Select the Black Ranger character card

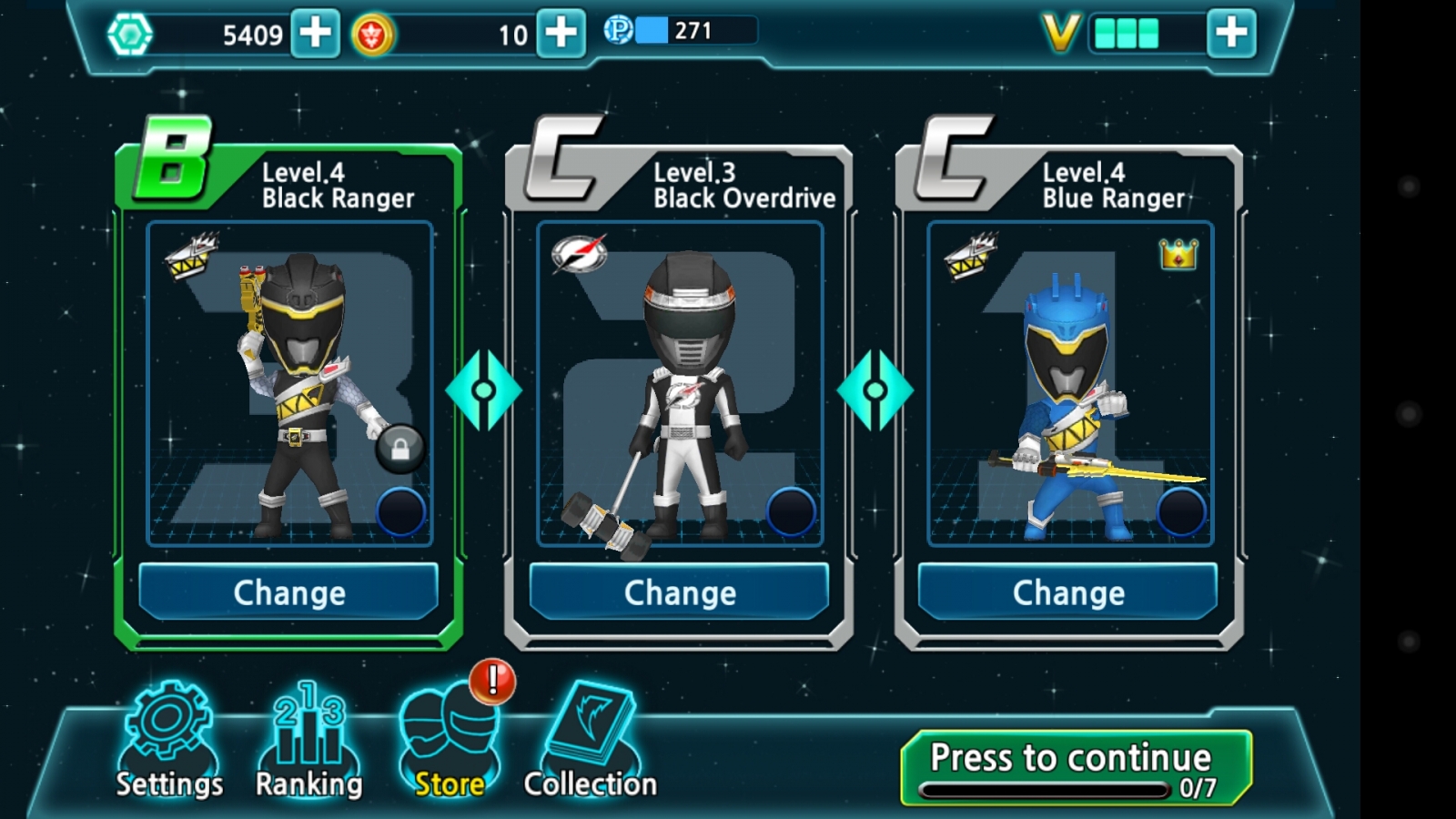click(289, 382)
